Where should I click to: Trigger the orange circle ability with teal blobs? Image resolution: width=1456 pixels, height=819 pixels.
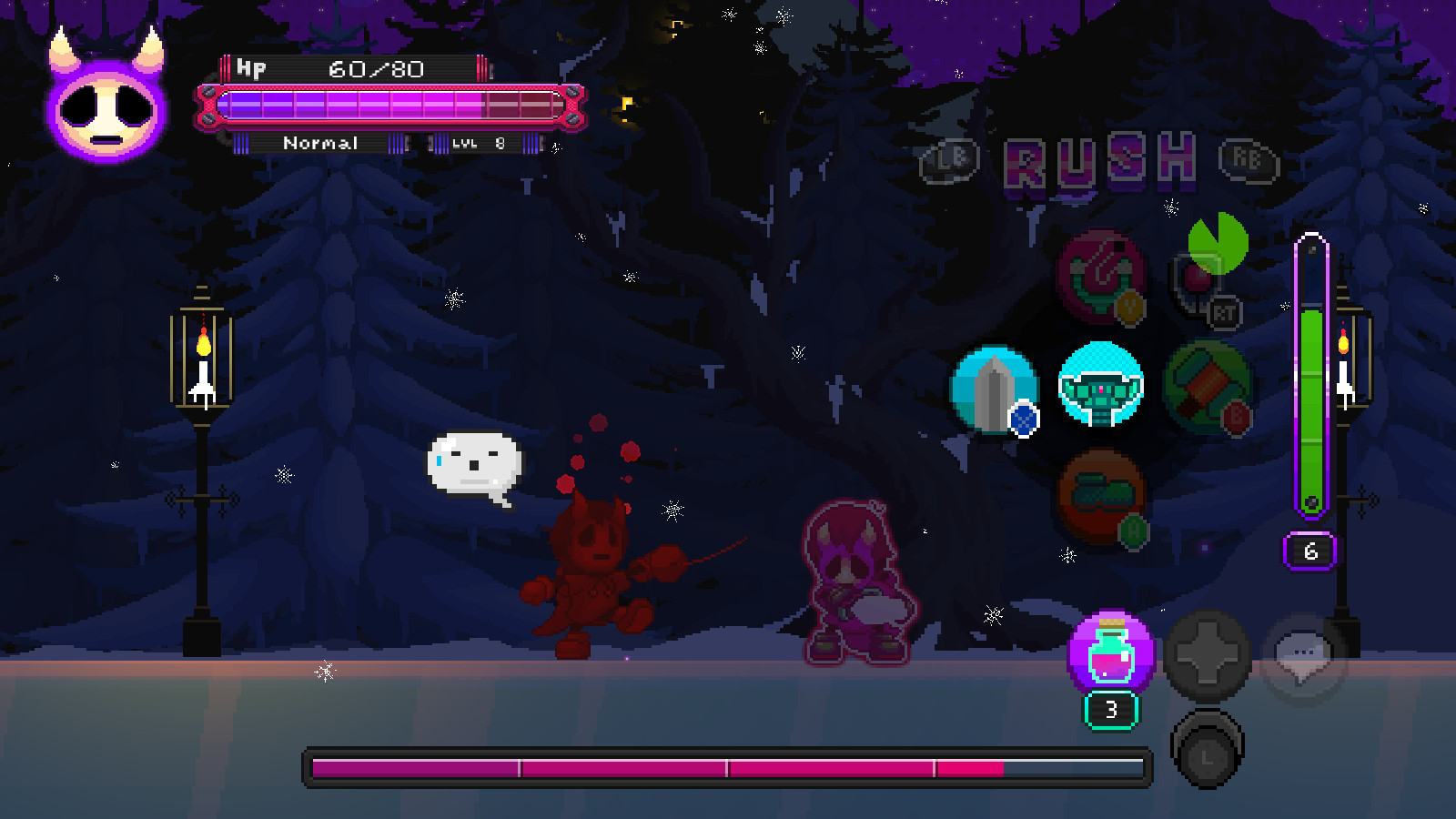point(1101,497)
